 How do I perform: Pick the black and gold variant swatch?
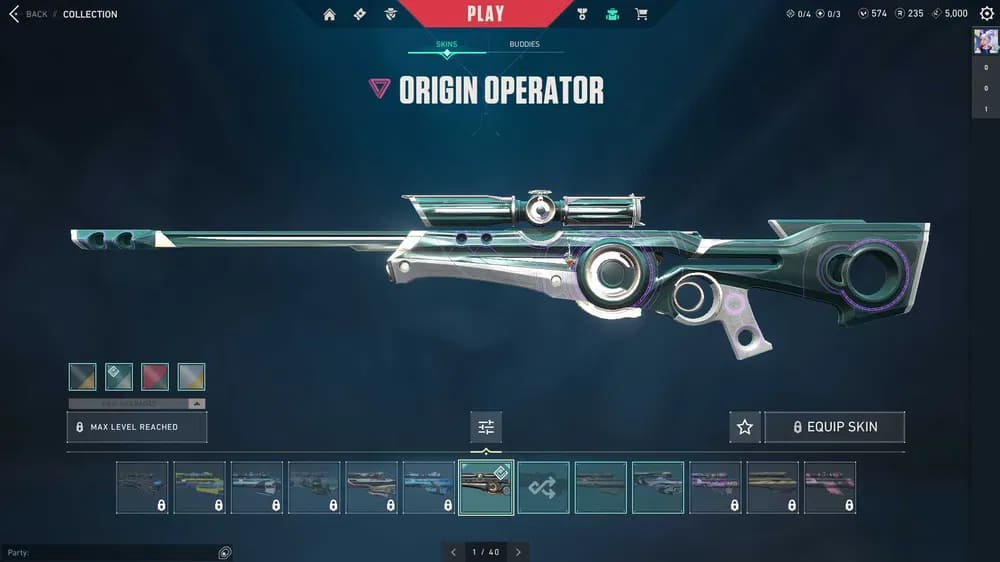(83, 376)
